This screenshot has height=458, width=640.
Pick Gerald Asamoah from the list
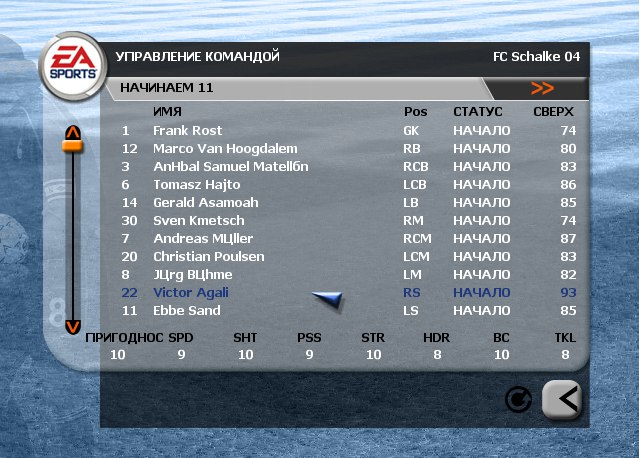191,203
